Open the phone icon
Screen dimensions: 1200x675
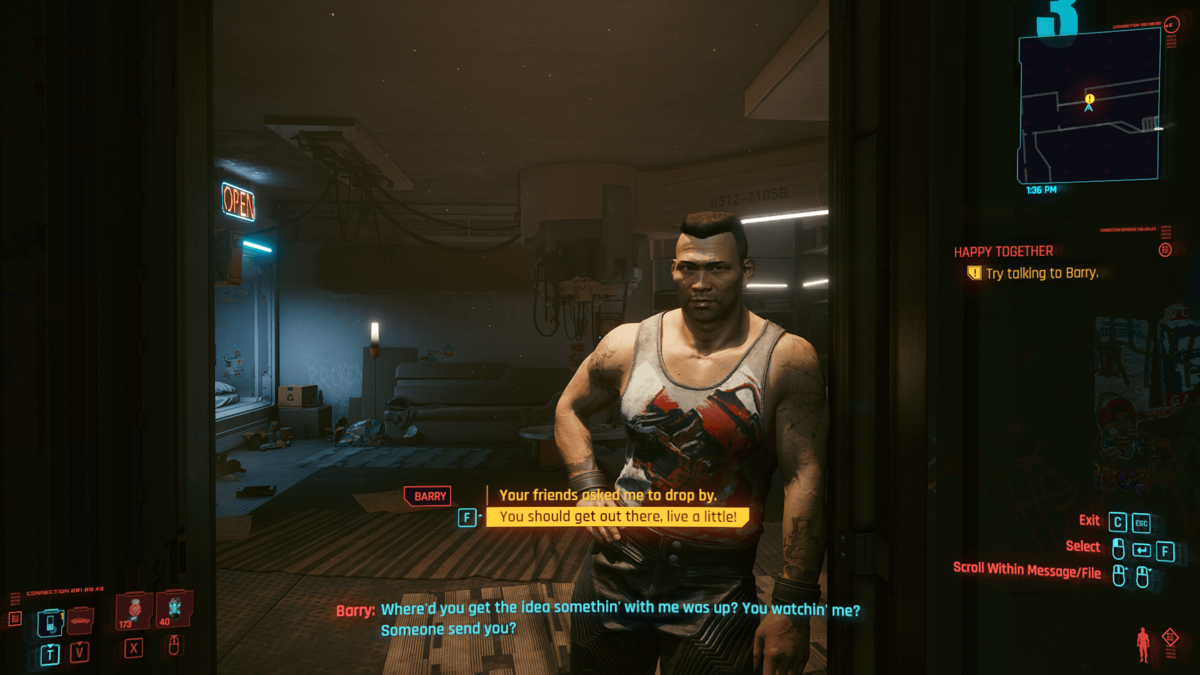click(x=50, y=622)
